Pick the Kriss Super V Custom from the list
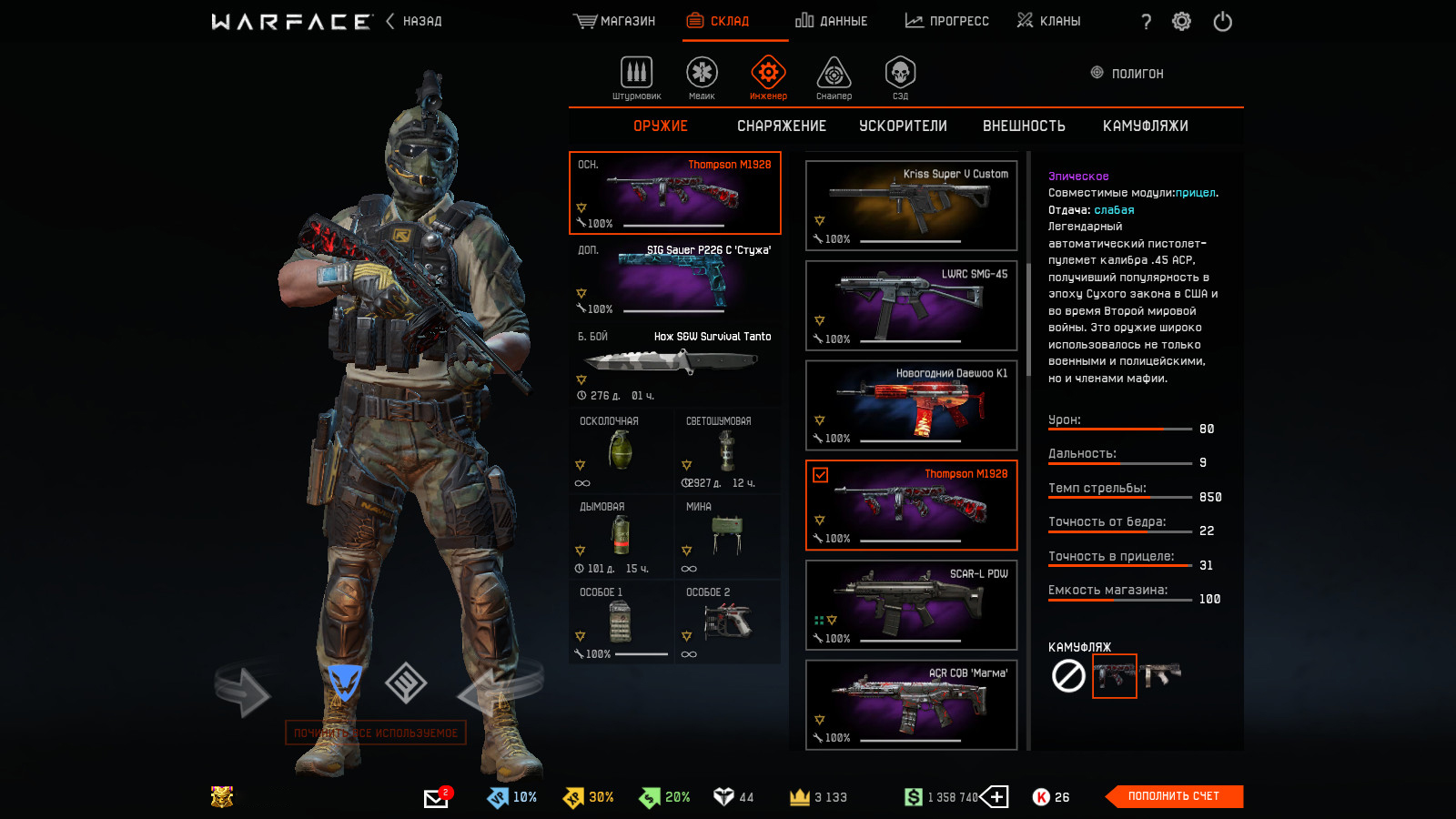The height and width of the screenshot is (819, 1456). pyautogui.click(x=911, y=206)
